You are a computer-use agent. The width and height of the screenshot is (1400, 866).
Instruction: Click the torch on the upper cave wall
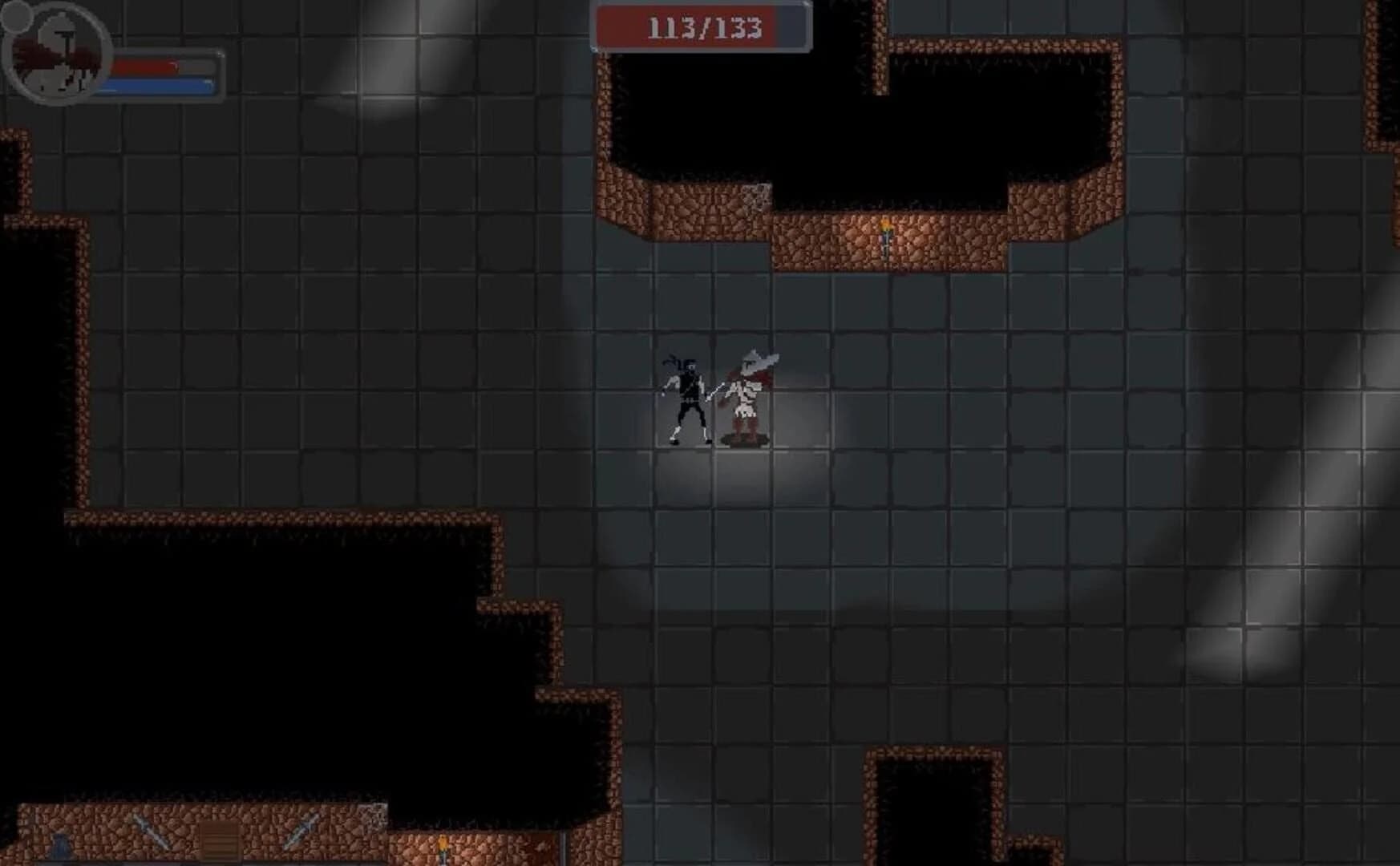click(884, 233)
